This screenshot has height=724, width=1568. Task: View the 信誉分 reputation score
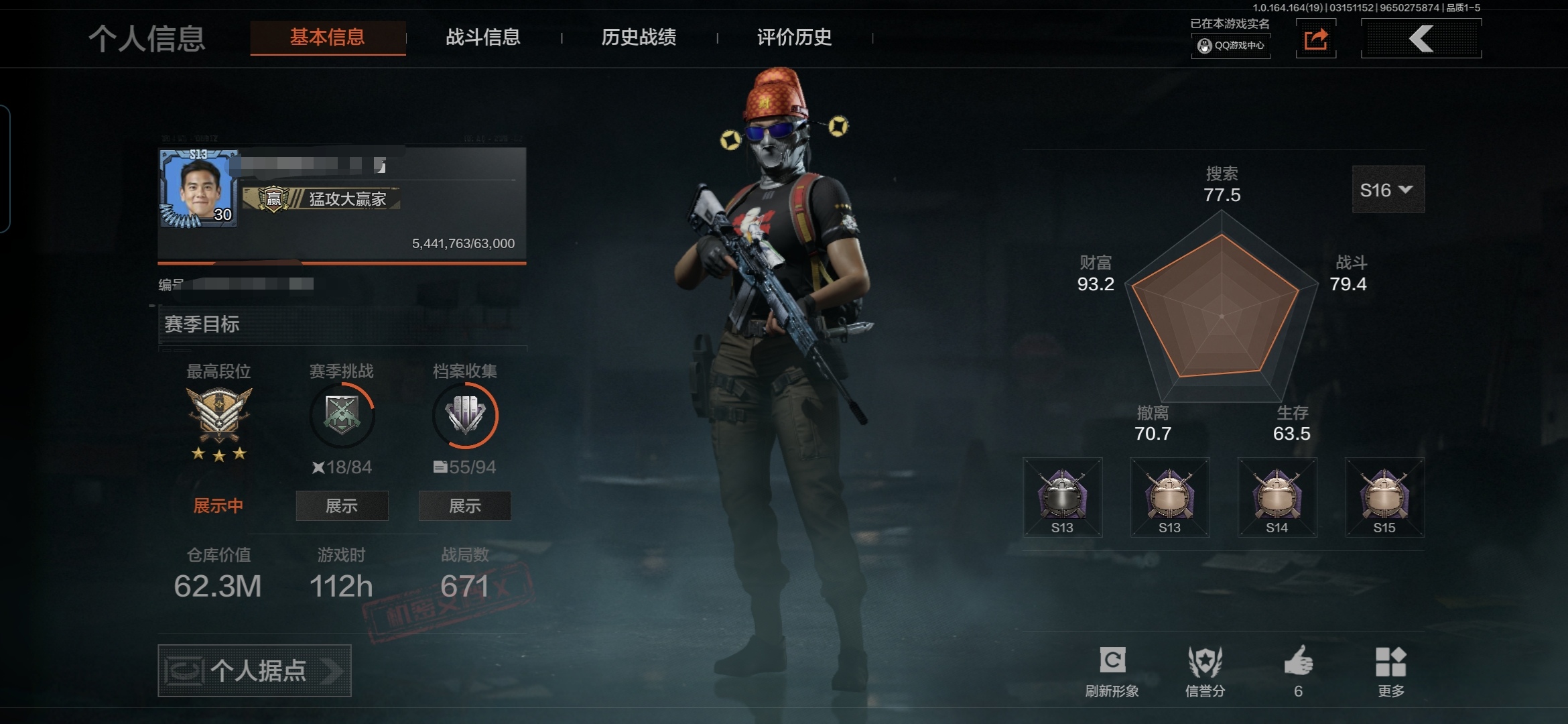tap(1205, 662)
